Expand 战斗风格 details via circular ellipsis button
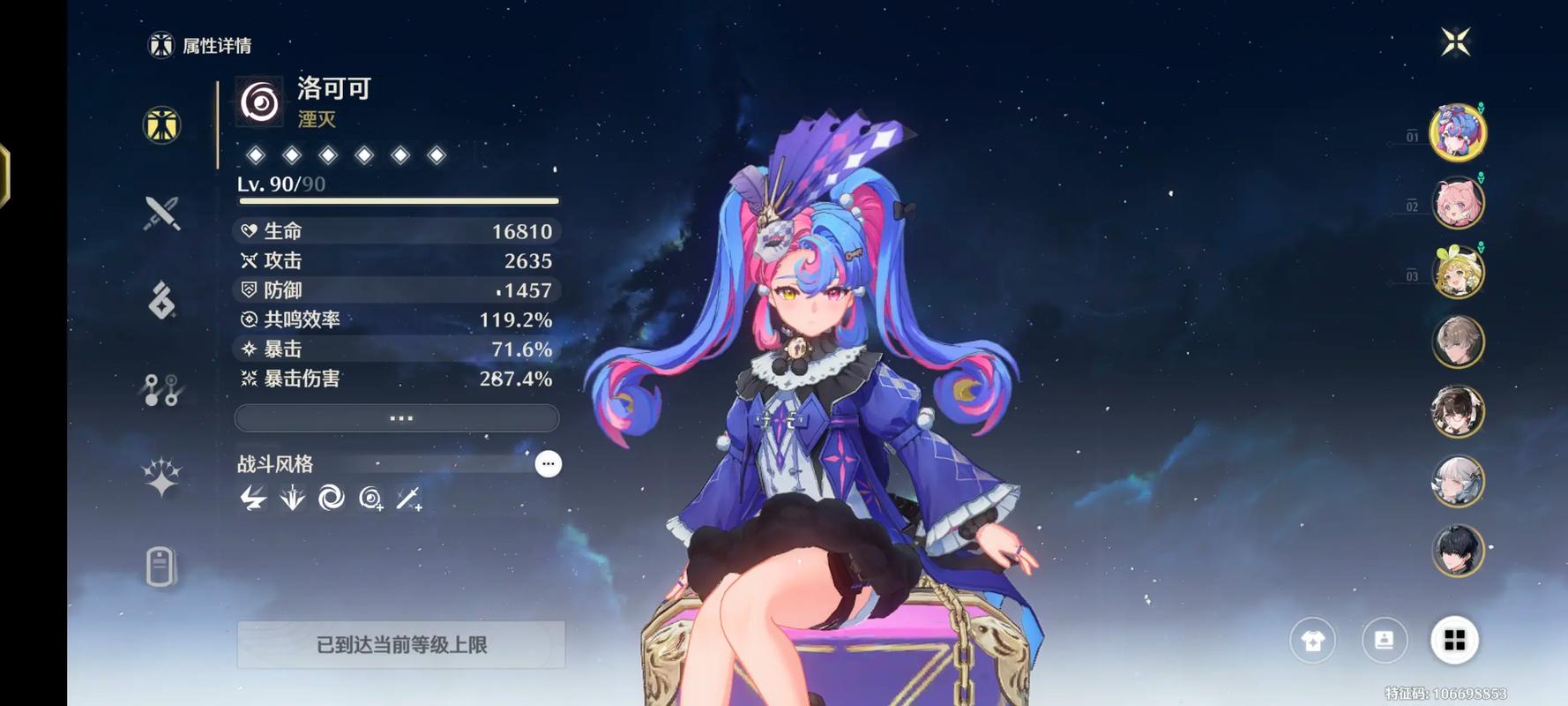1568x706 pixels. tap(549, 463)
